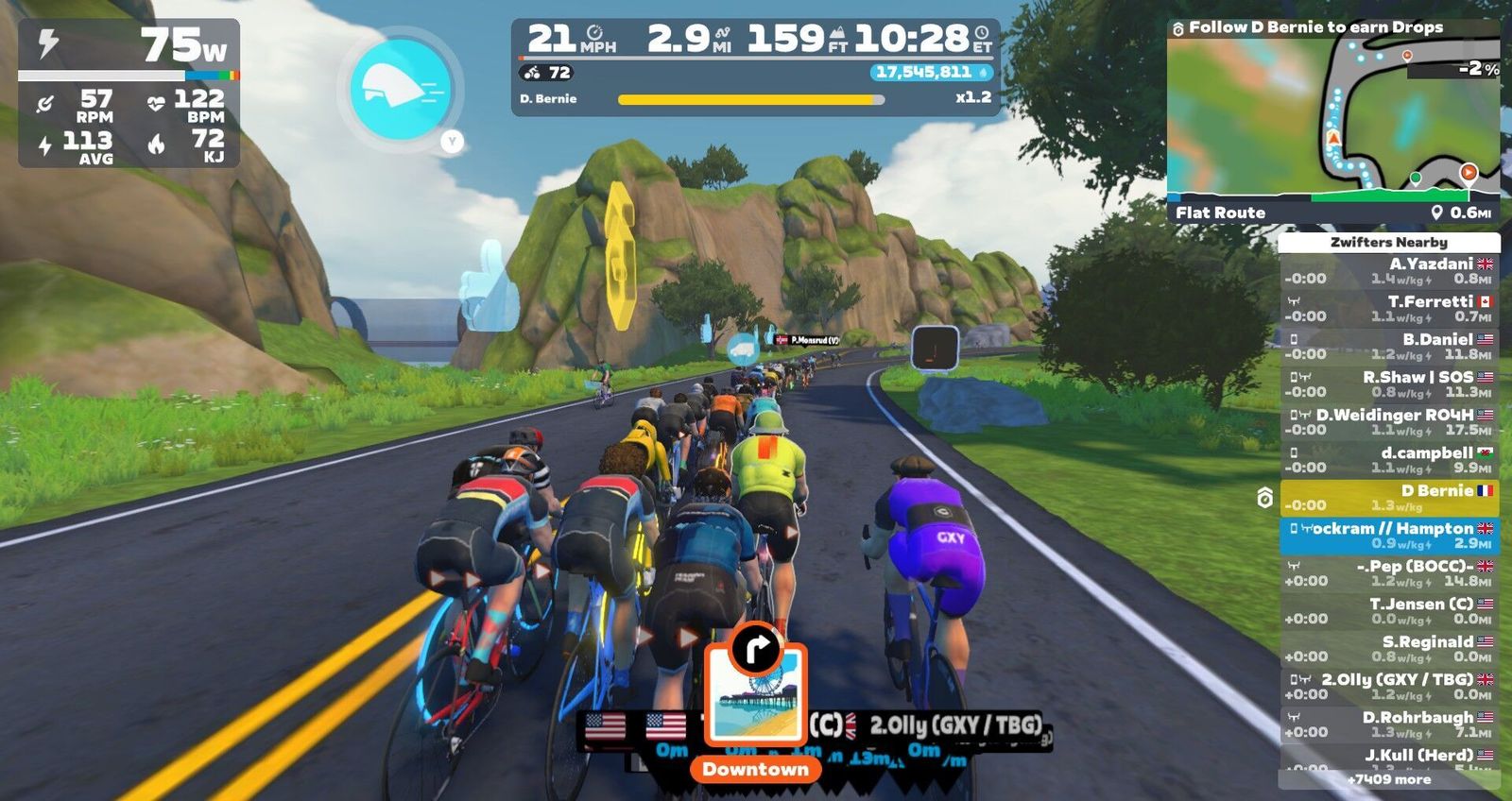The image size is (1512, 801).
Task: Select the -.Pep (BOCC)- rider row
Action: click(1388, 573)
